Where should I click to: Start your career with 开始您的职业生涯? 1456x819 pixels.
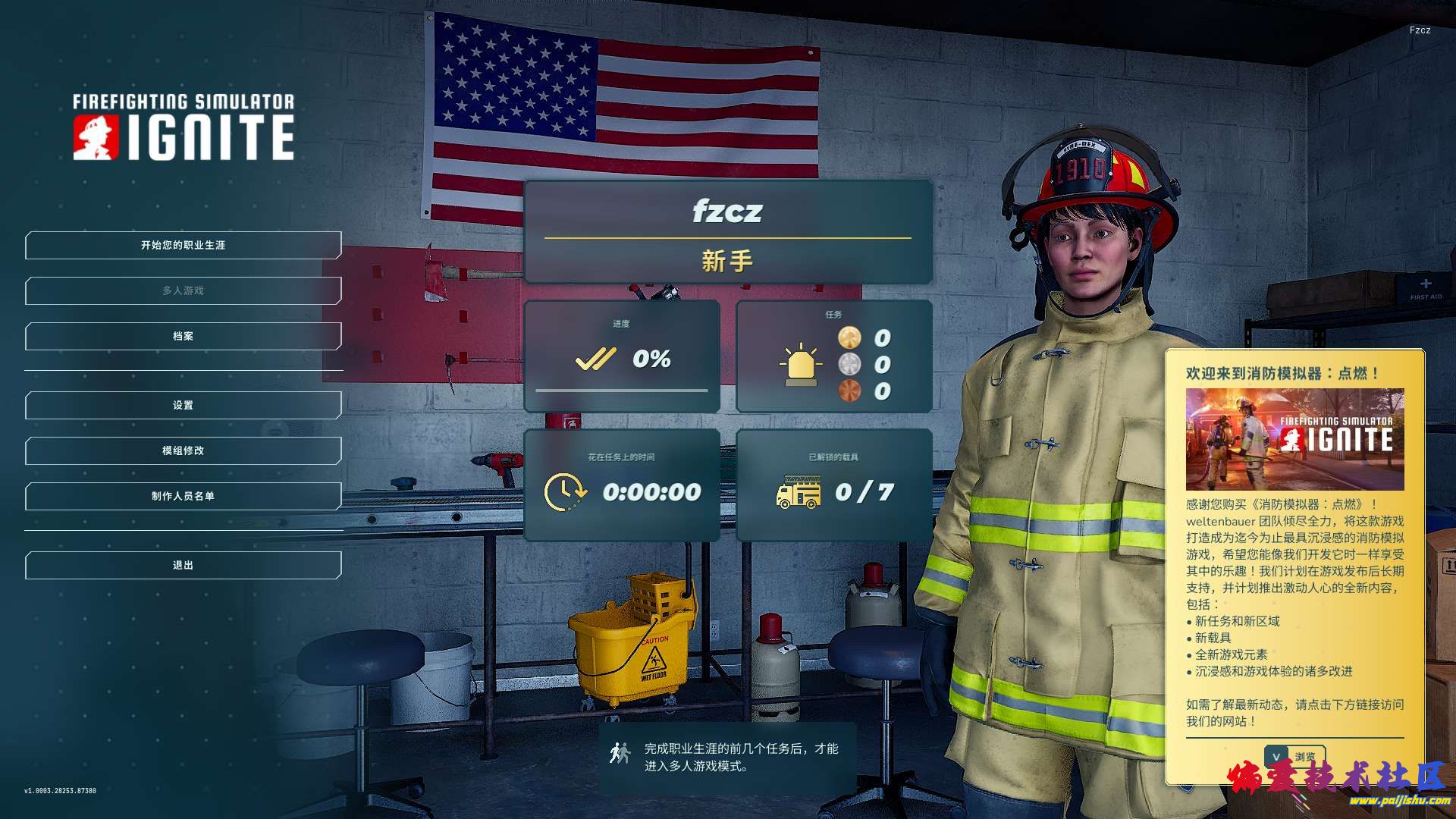click(183, 246)
